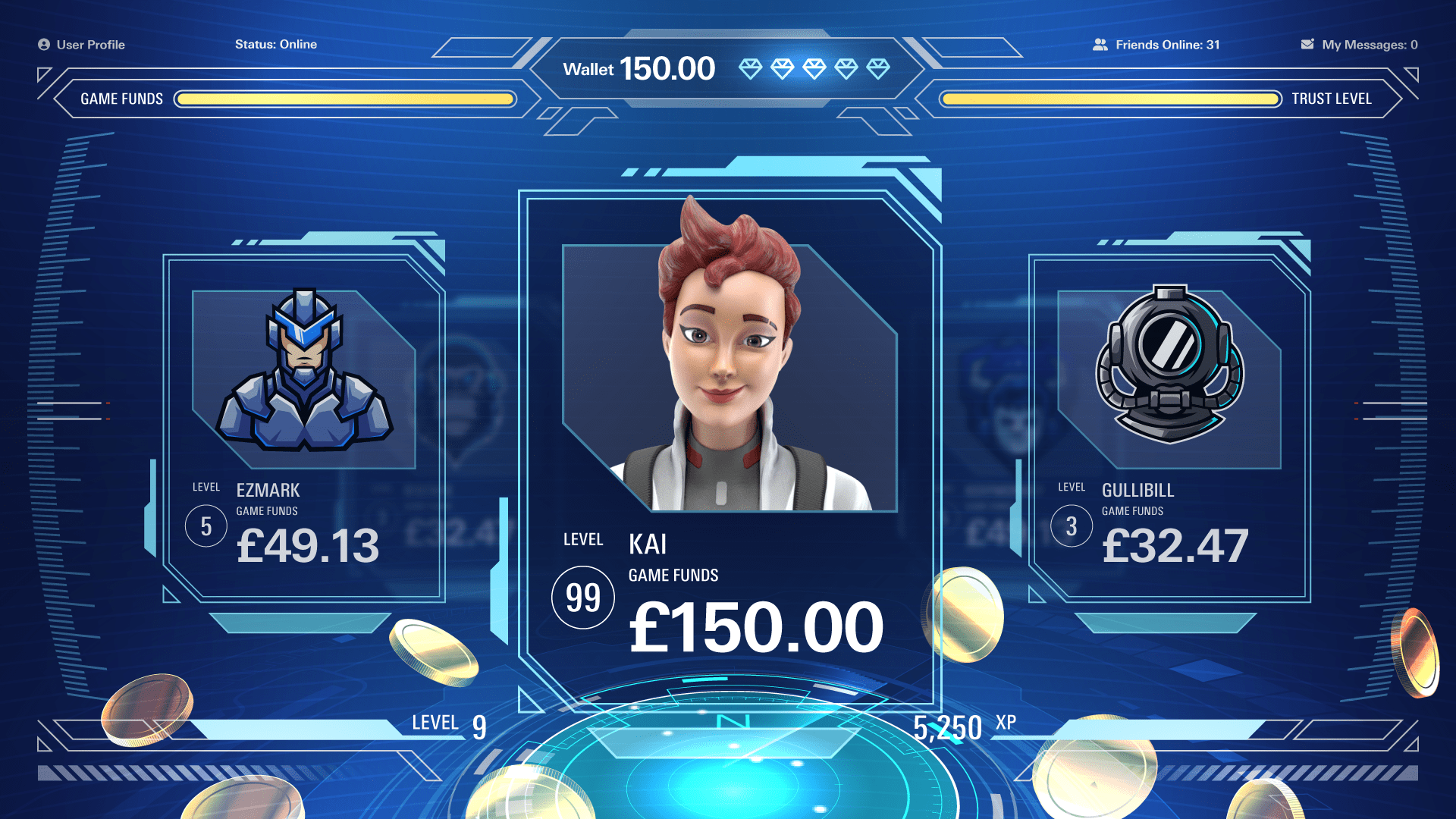Viewport: 1456px width, 819px height.
Task: Toggle Kai's level 99 badge
Action: coord(582,597)
